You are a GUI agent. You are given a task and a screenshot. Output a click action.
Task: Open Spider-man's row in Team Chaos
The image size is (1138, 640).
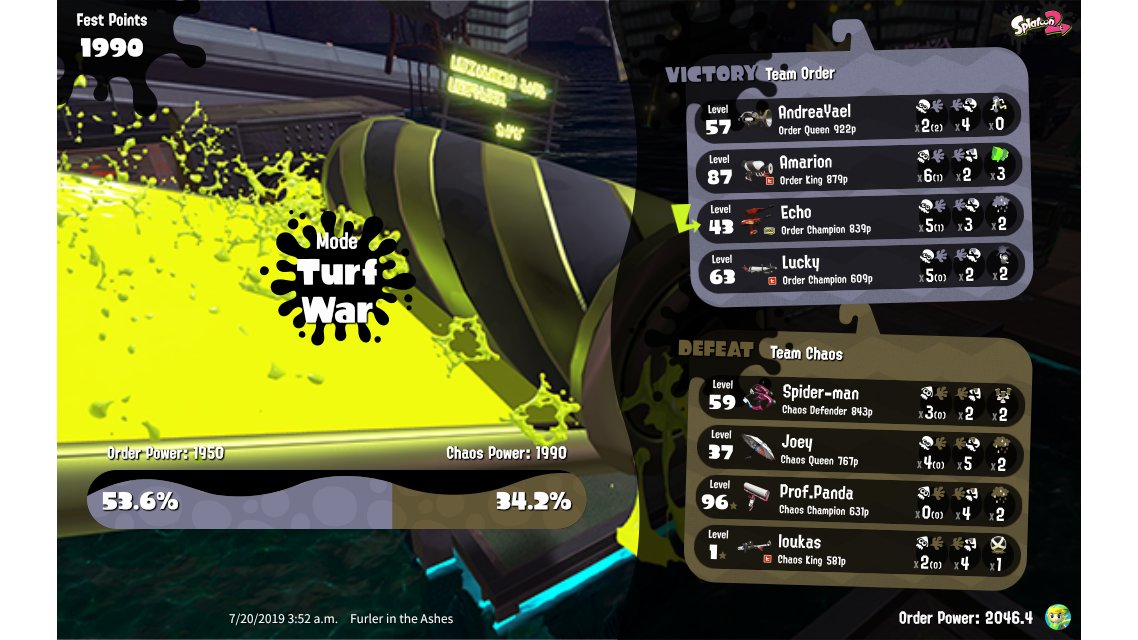point(860,399)
